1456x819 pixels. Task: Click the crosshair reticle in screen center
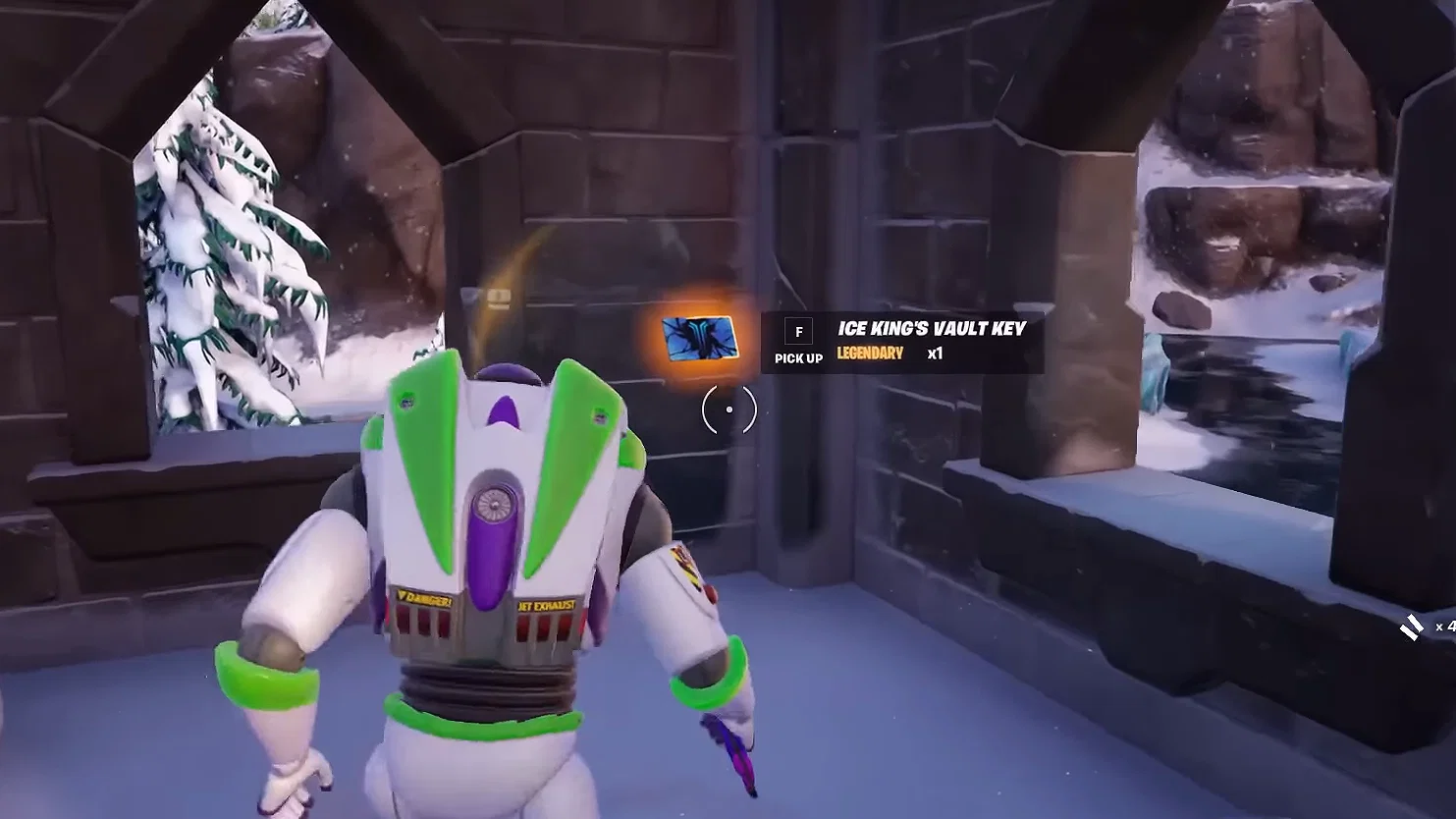[728, 408]
